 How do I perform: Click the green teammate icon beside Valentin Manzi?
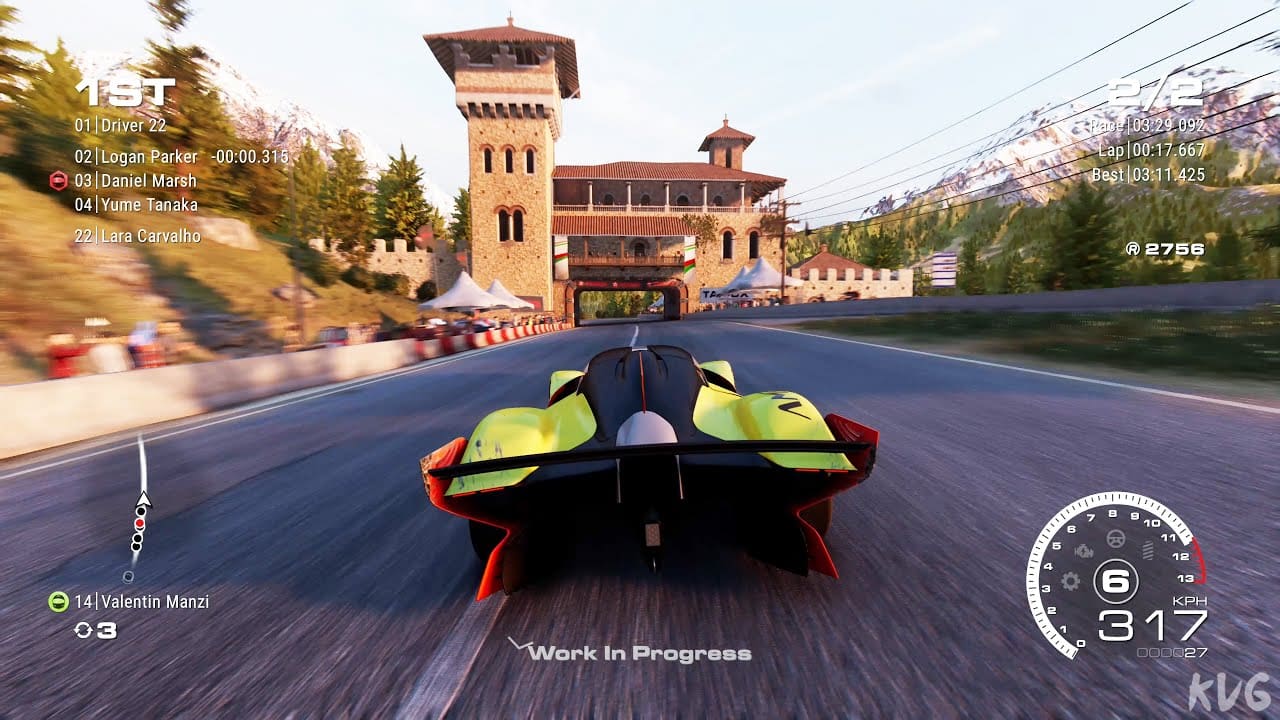point(58,601)
